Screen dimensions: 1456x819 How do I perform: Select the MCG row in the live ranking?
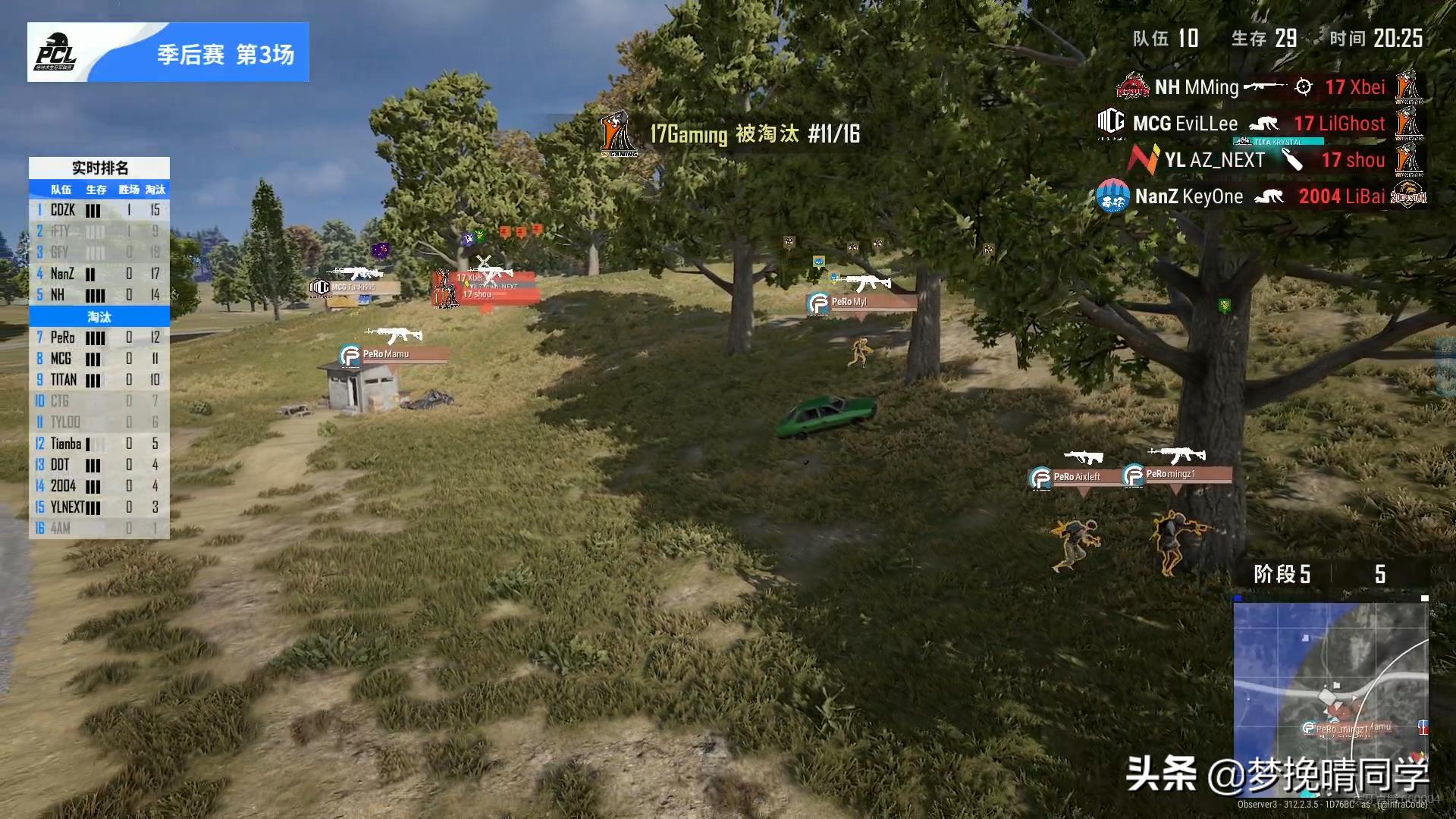(99, 359)
